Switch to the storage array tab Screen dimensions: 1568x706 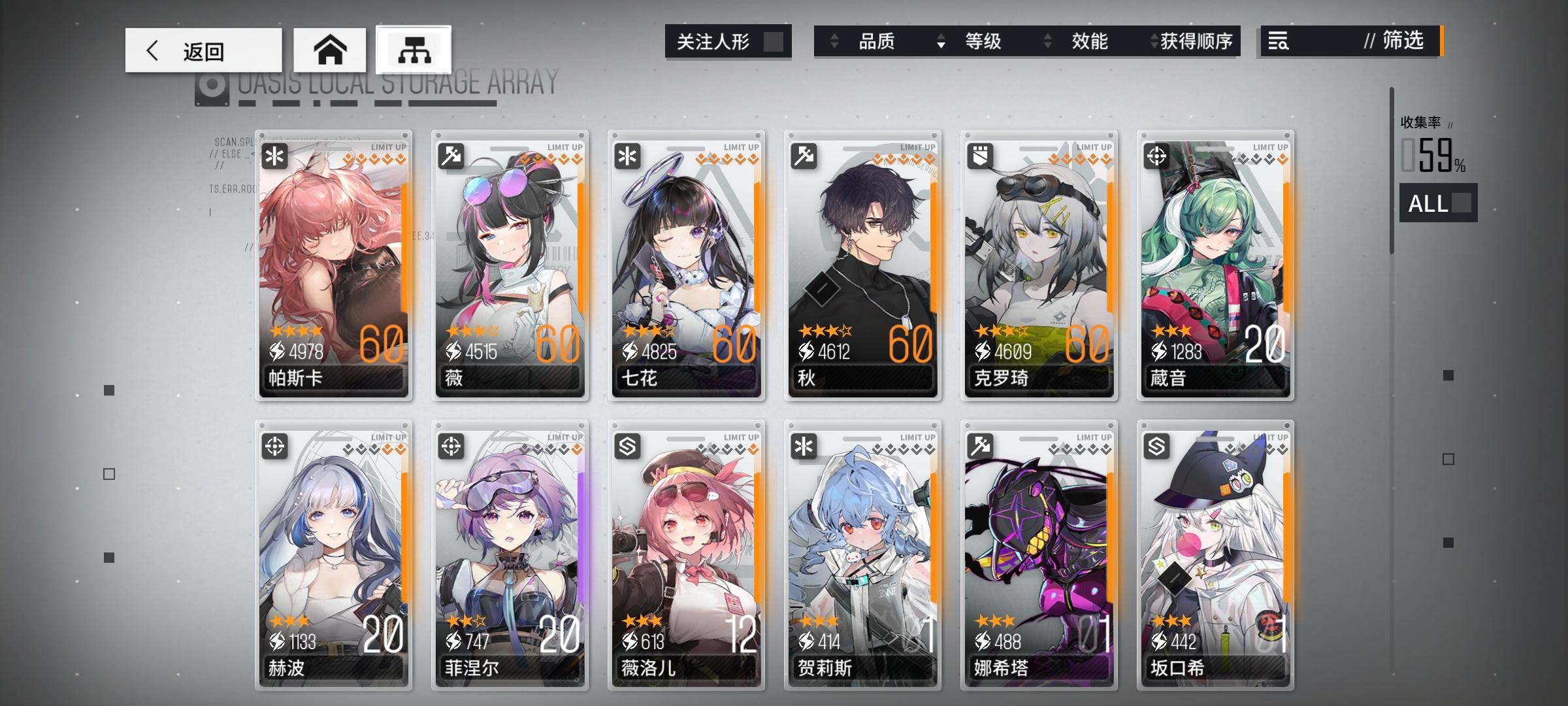pyautogui.click(x=414, y=50)
